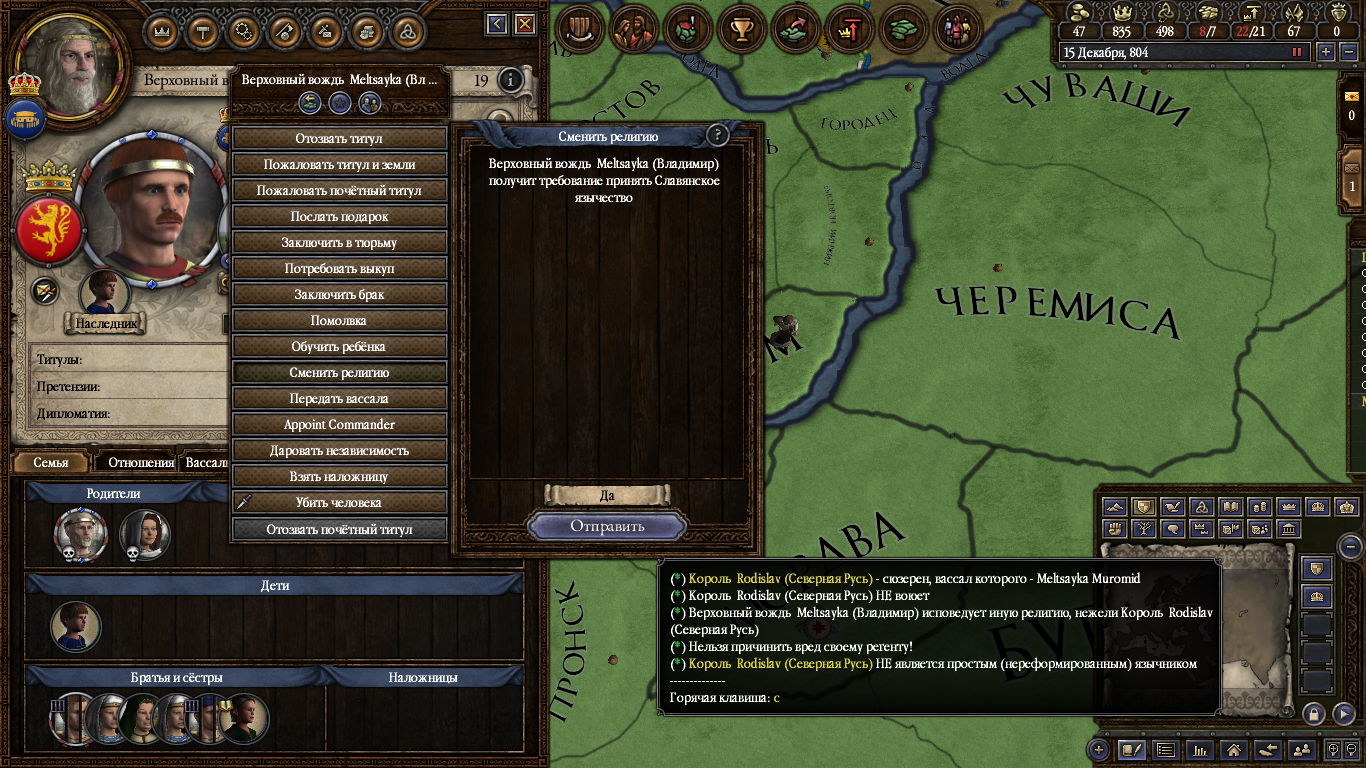
Task: Choose 'Послать подарок' action
Action: (339, 216)
